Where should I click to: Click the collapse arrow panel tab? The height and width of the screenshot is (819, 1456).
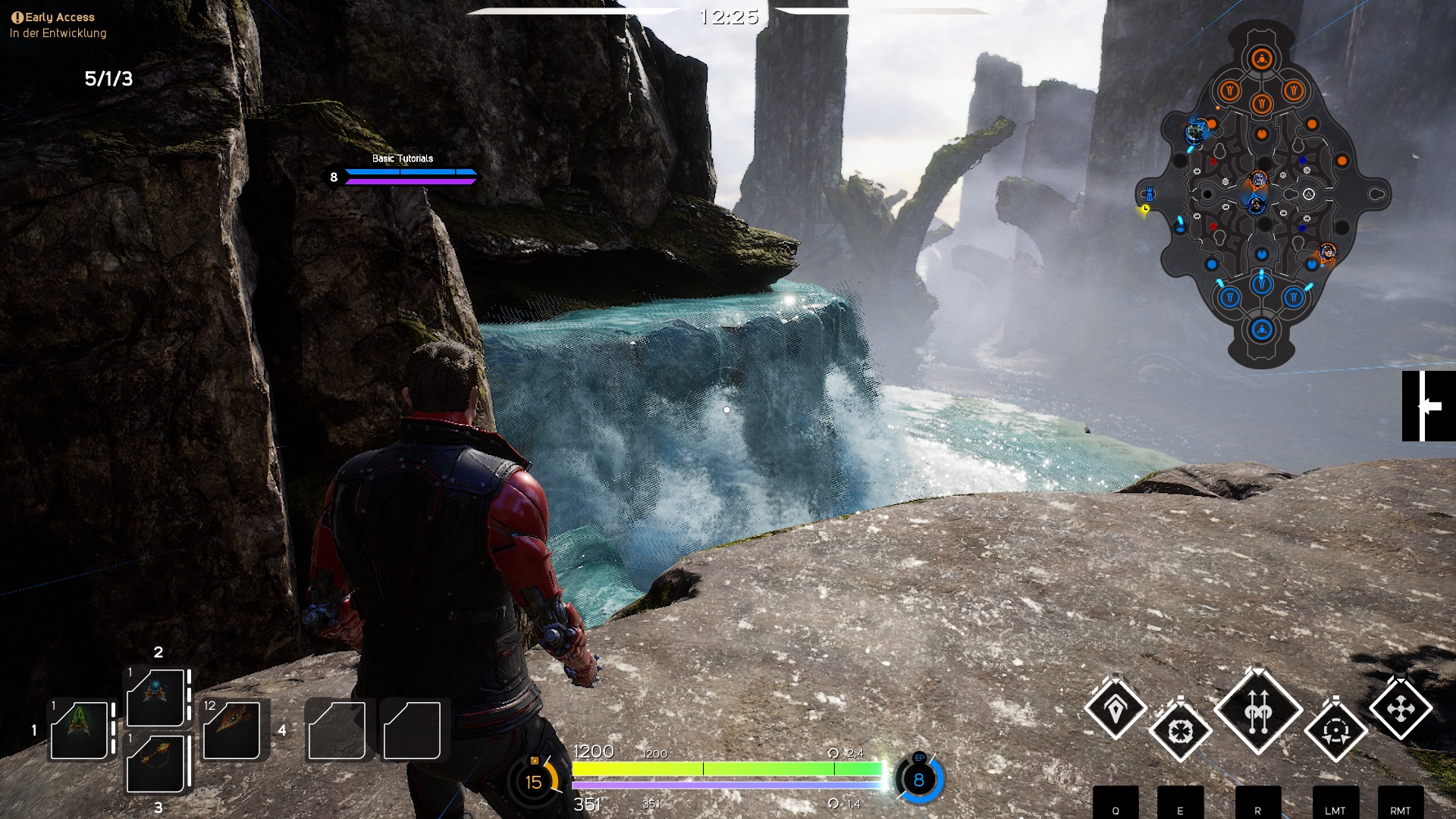click(1428, 406)
